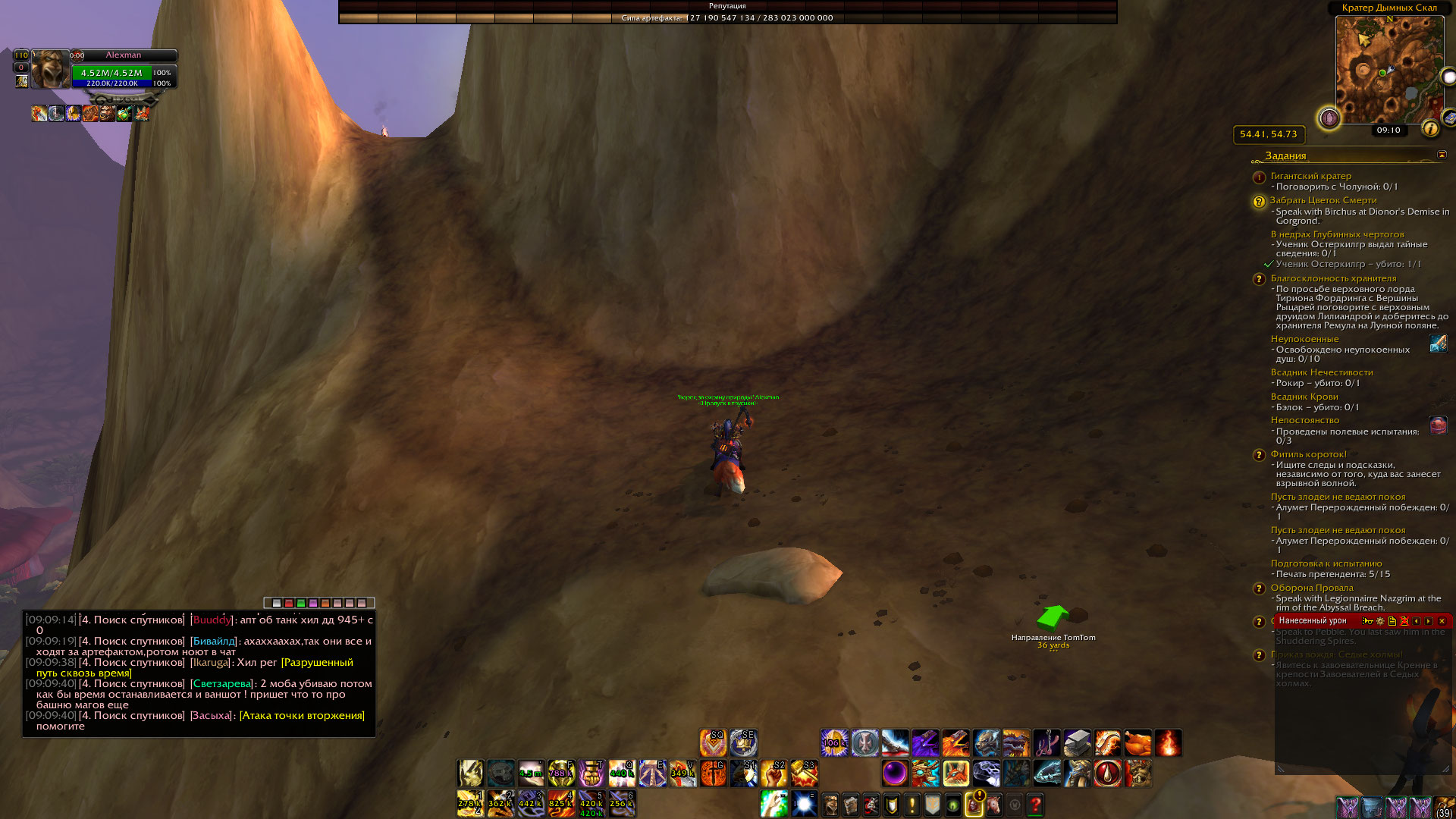Click the red question mark help button
The width and height of the screenshot is (1456, 819).
coord(1035,805)
